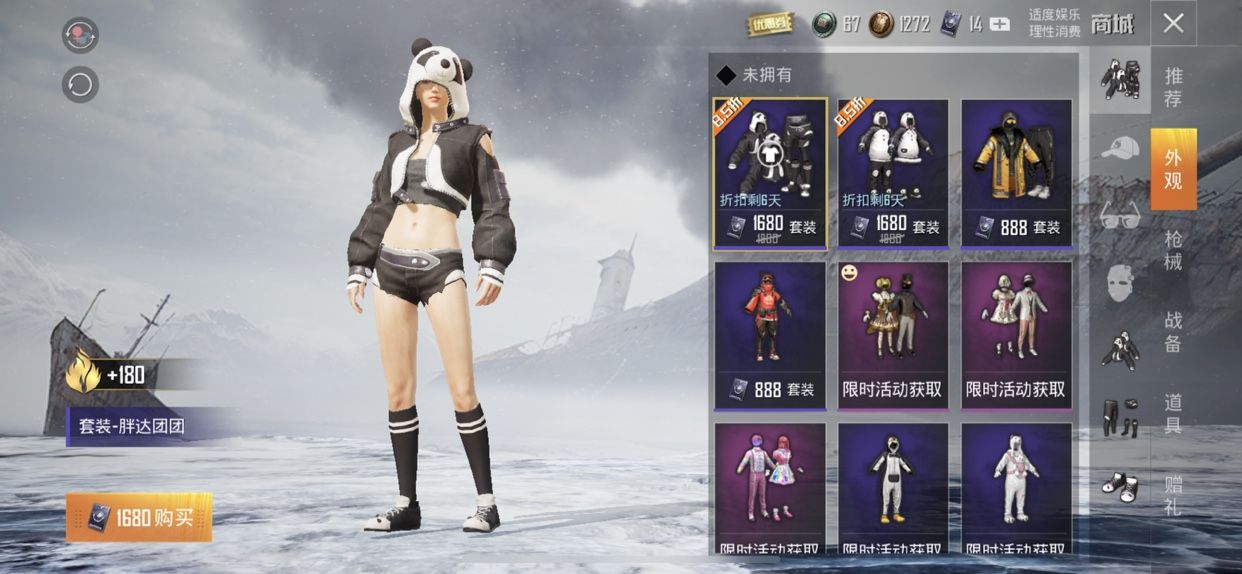The image size is (1242, 574).
Task: Add more currency with the plus button
Action: pos(999,25)
